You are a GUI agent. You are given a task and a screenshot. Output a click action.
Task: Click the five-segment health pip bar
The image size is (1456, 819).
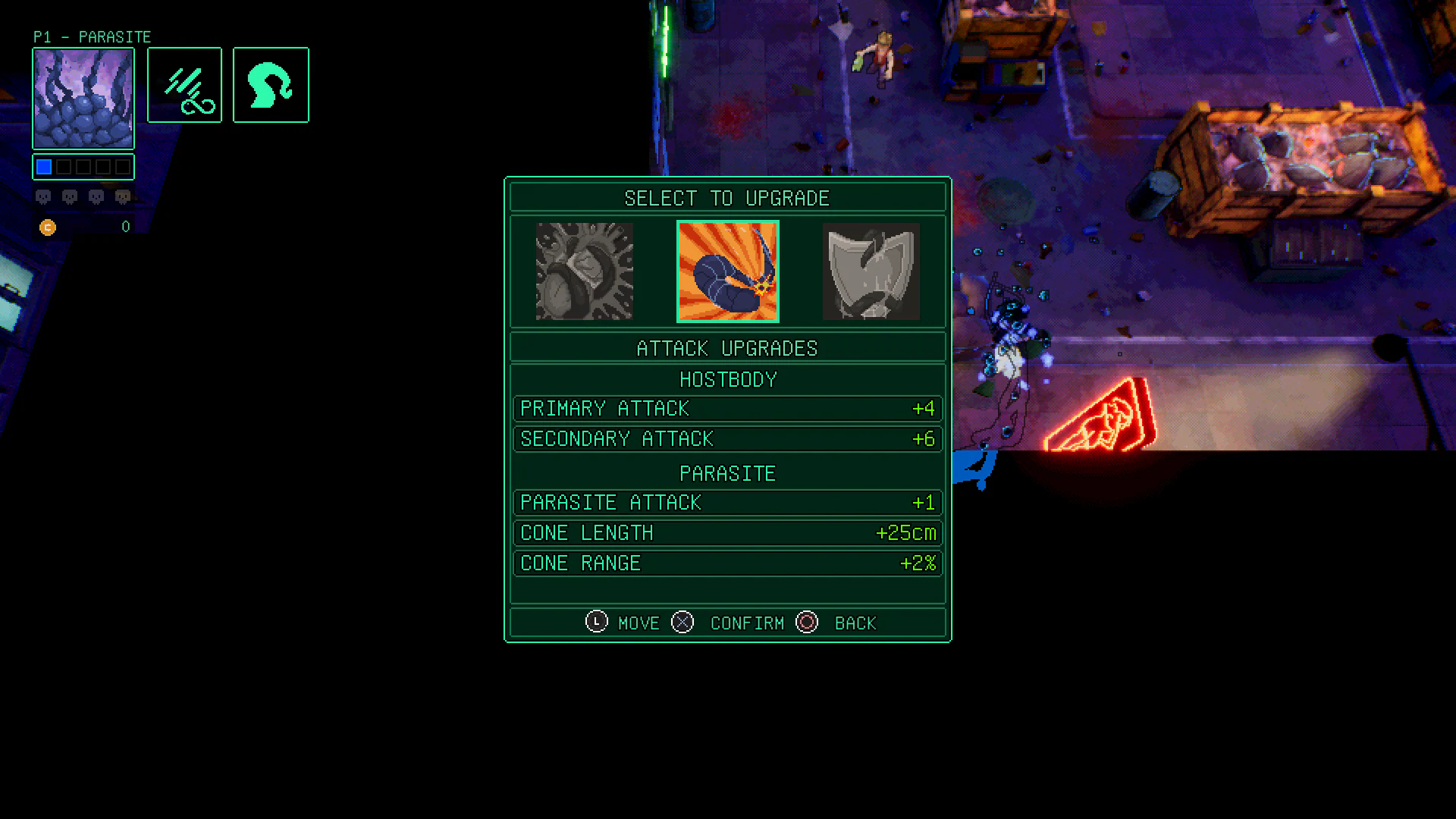[x=83, y=165]
